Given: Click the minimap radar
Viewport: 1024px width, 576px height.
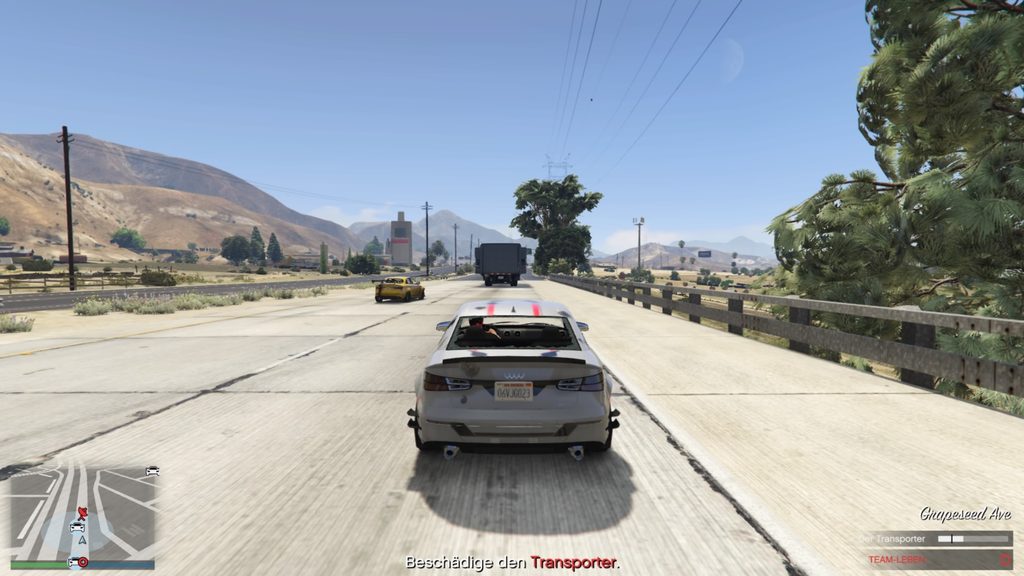Looking at the screenshot, I should (83, 513).
